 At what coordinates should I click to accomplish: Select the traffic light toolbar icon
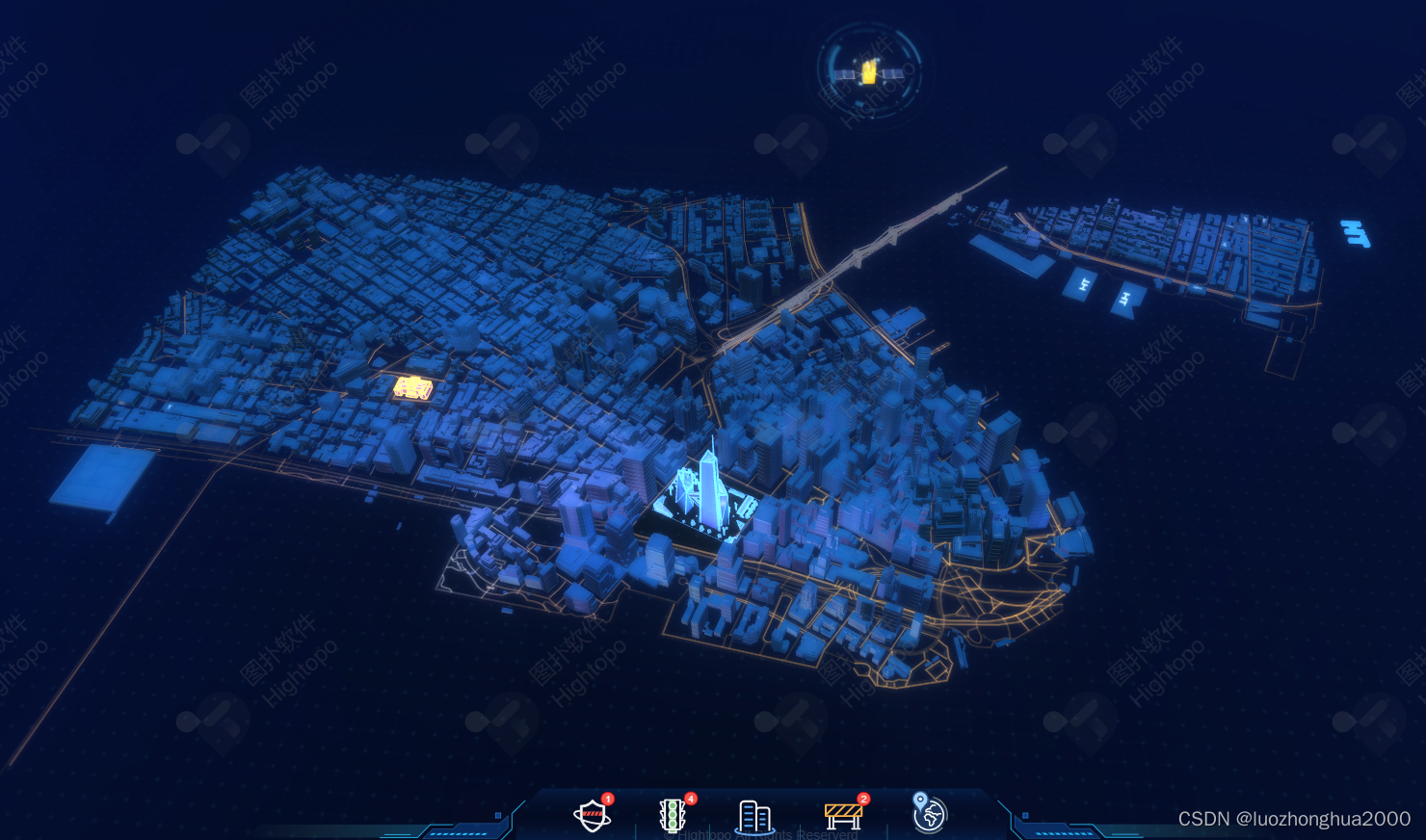673,816
